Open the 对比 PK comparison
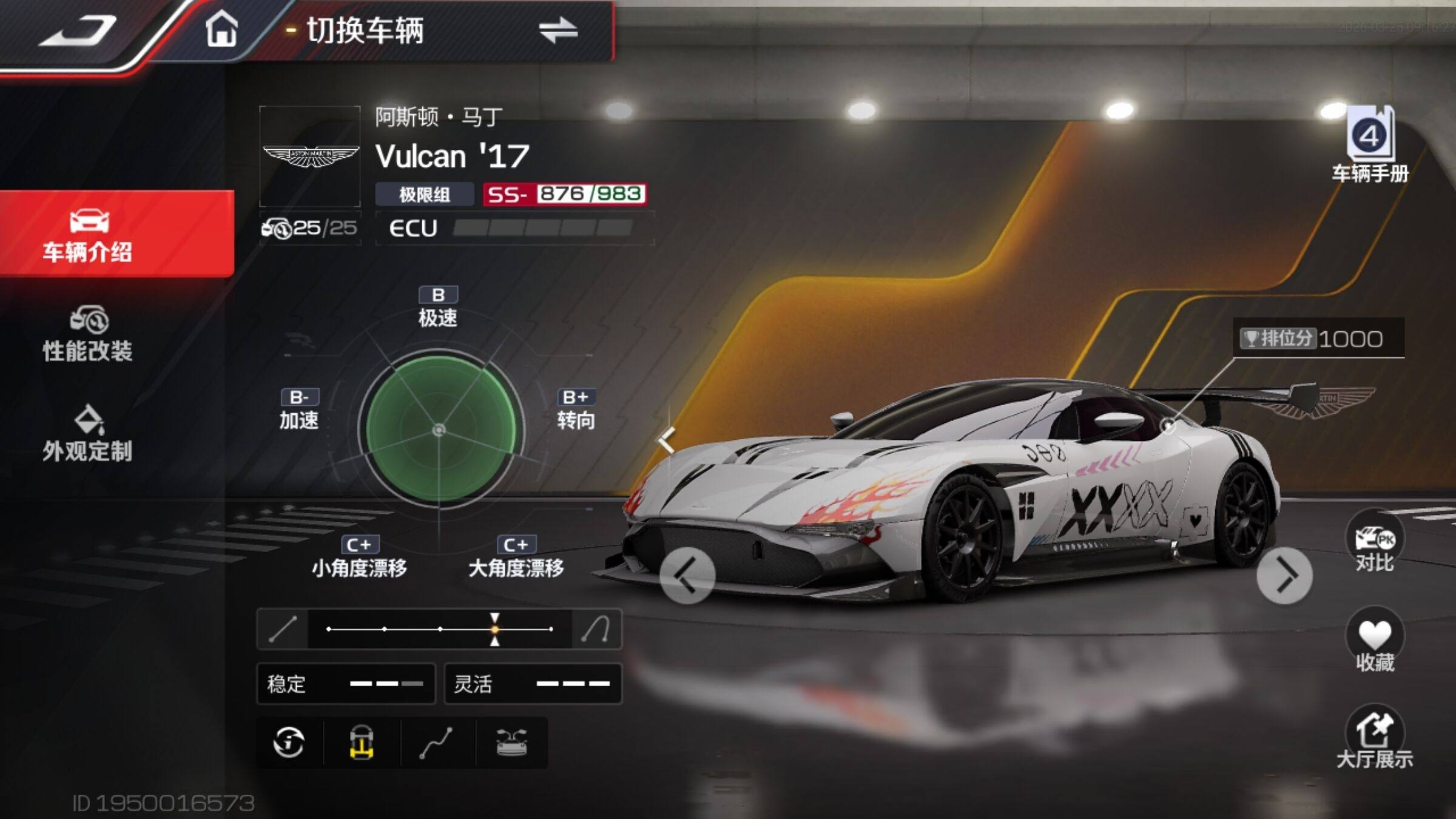The image size is (1456, 819). pyautogui.click(x=1375, y=544)
